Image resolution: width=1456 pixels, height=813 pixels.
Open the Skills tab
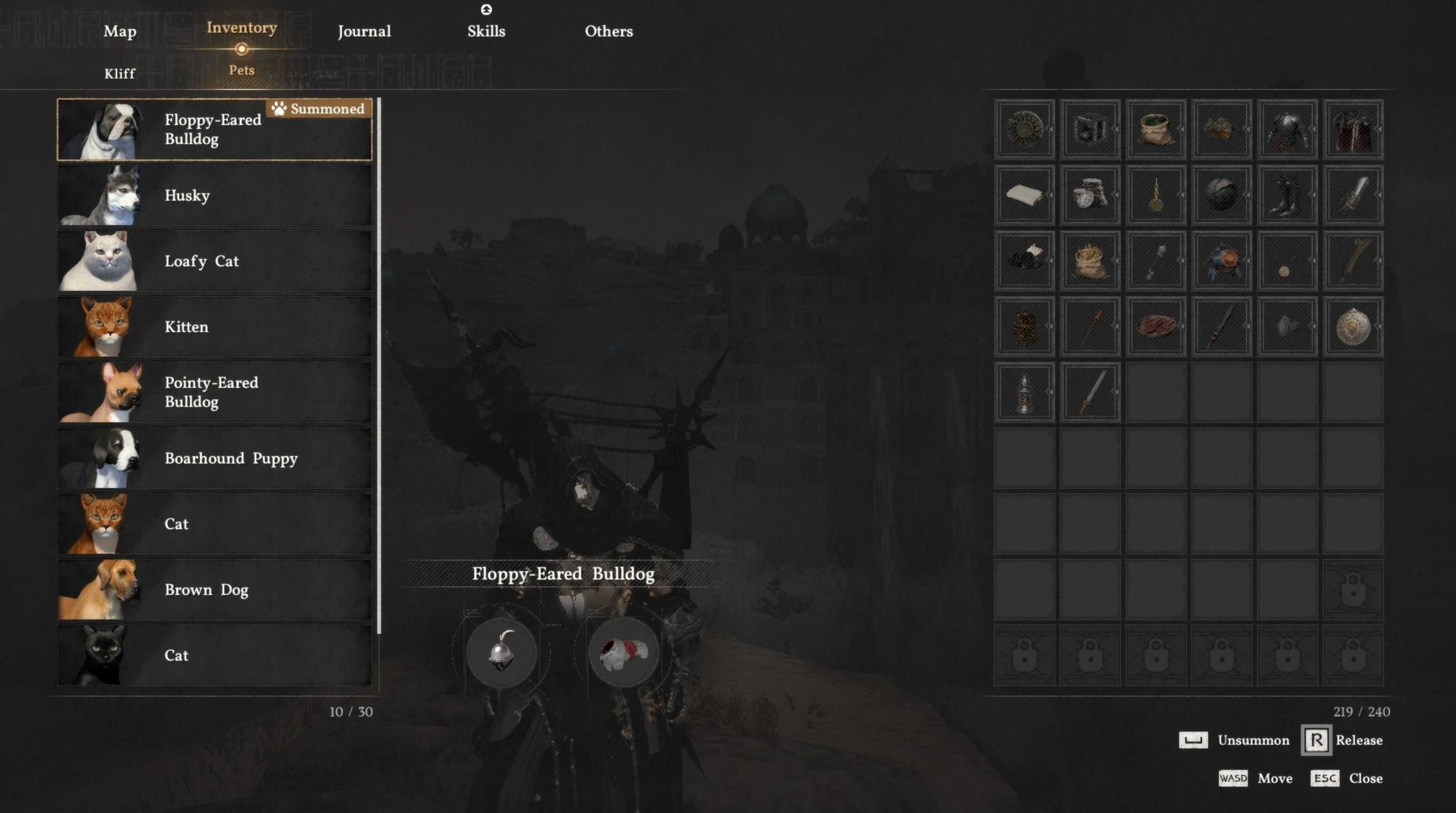pos(486,31)
